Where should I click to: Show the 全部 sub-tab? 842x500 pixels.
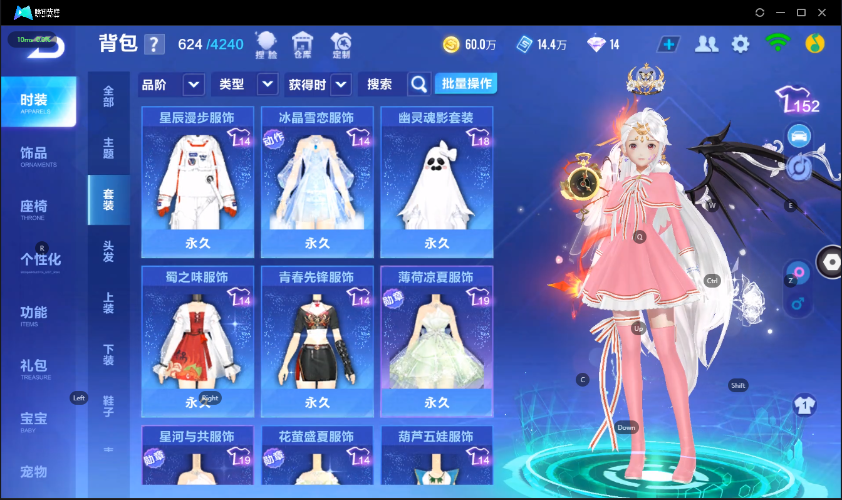(x=108, y=96)
